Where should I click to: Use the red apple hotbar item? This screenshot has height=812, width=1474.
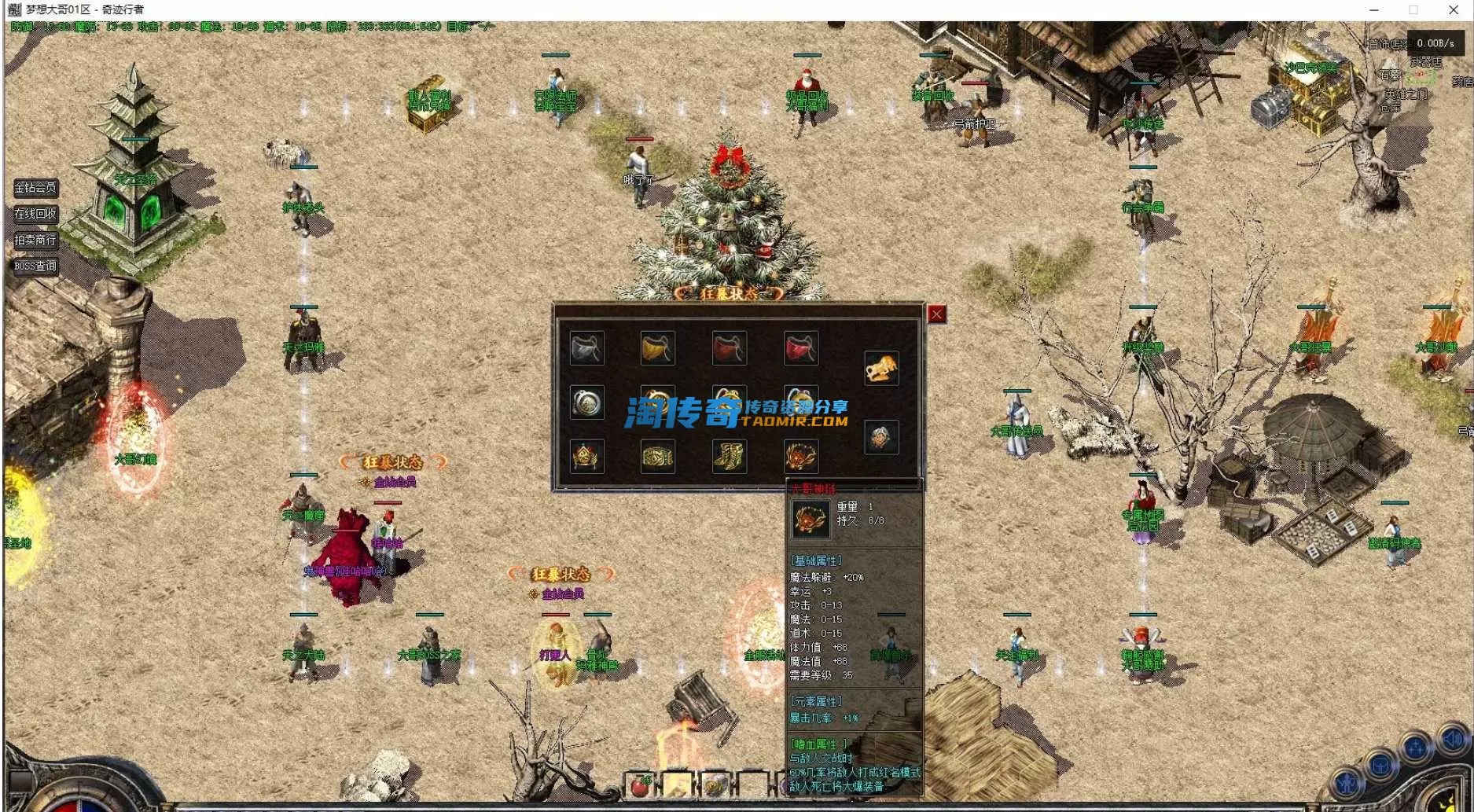point(640,786)
